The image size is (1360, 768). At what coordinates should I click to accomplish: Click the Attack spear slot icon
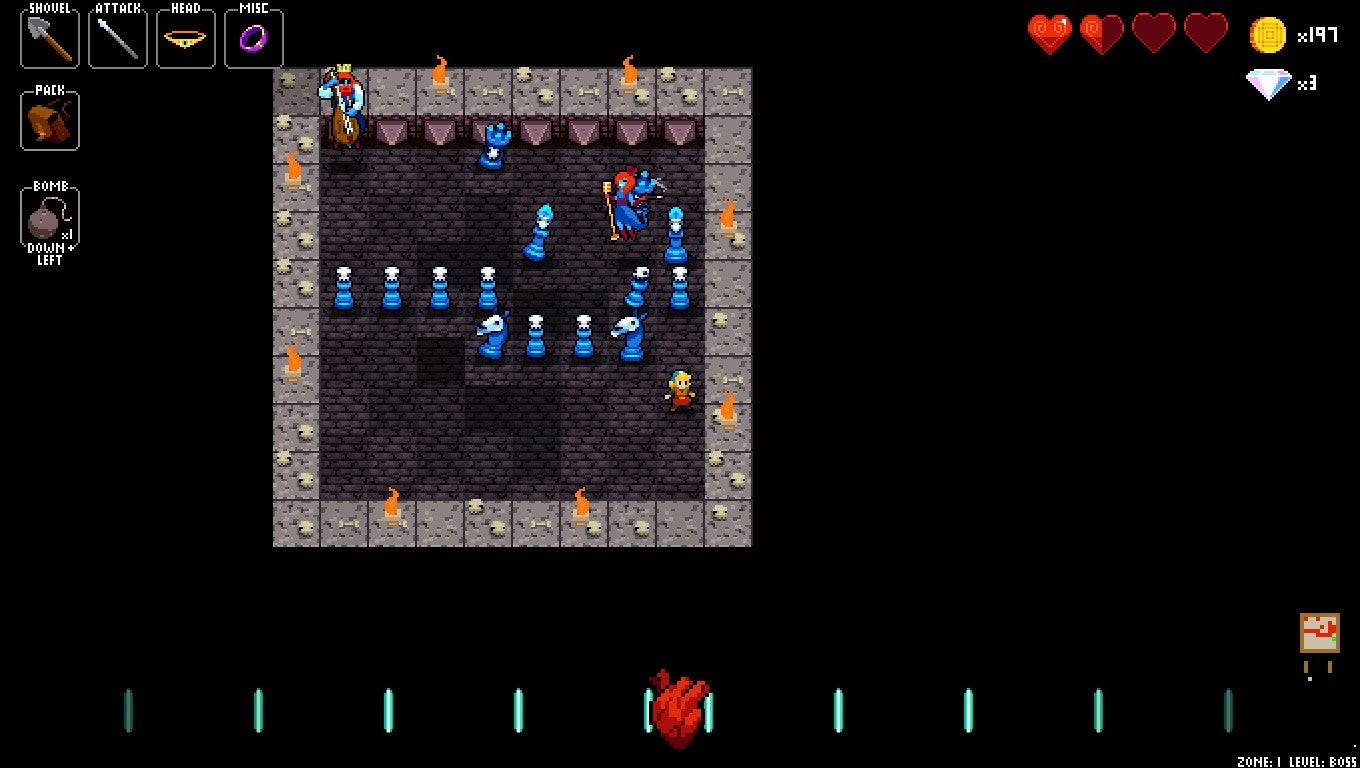coord(117,40)
